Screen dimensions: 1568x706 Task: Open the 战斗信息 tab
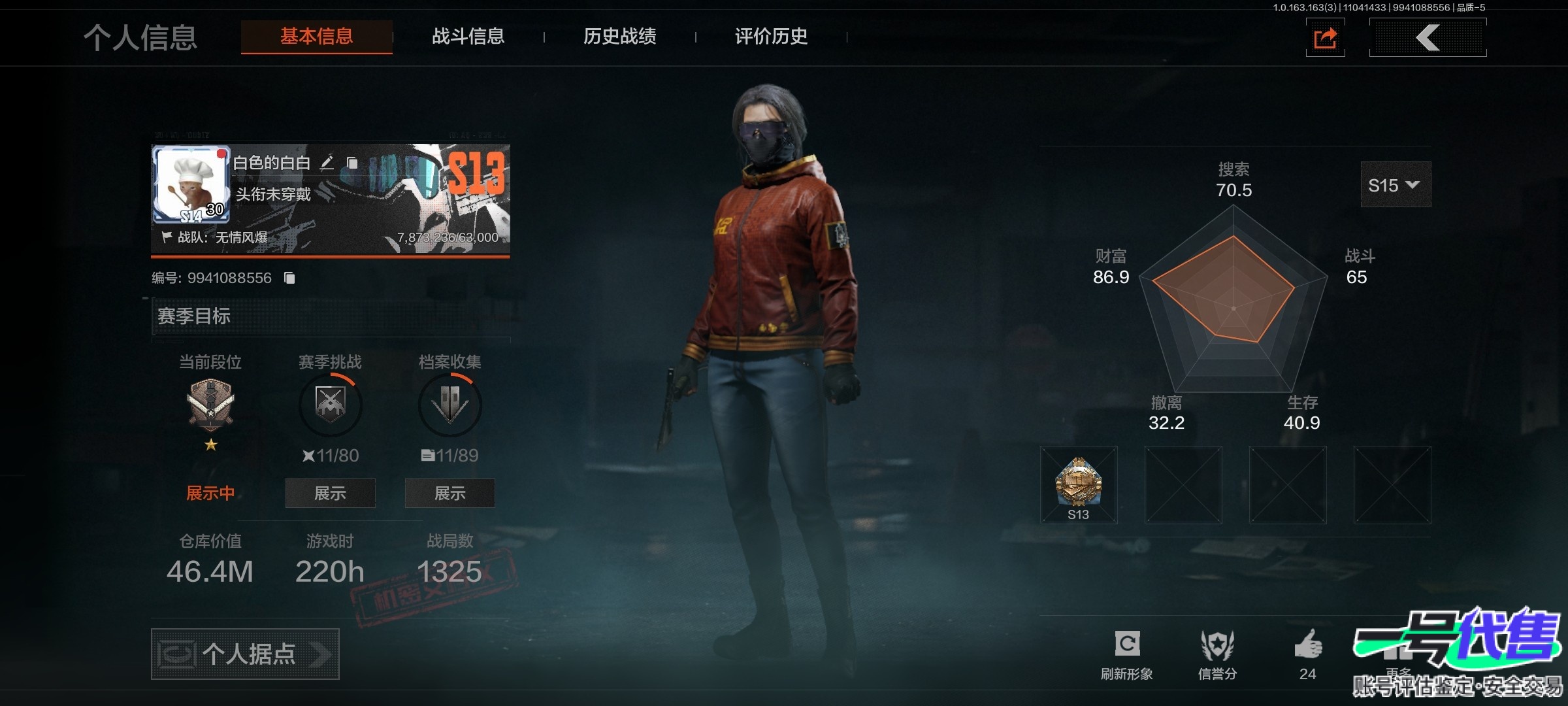coord(468,37)
